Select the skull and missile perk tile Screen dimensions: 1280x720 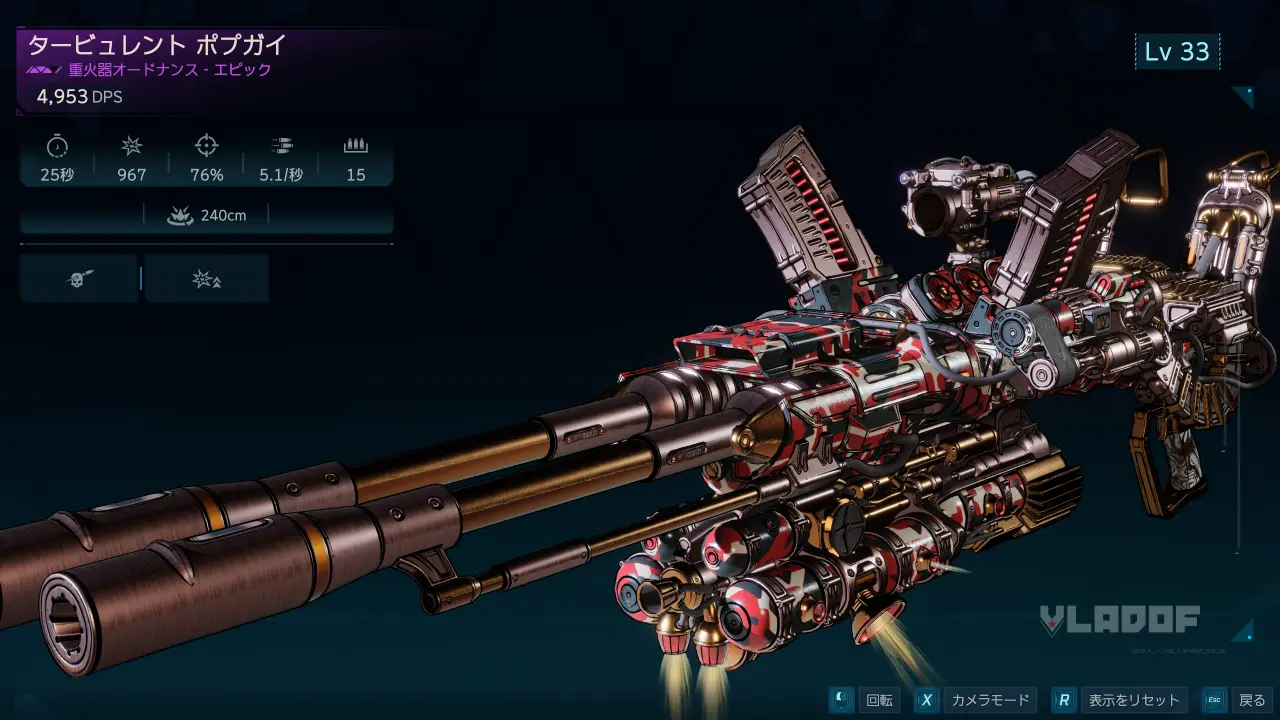(x=79, y=279)
